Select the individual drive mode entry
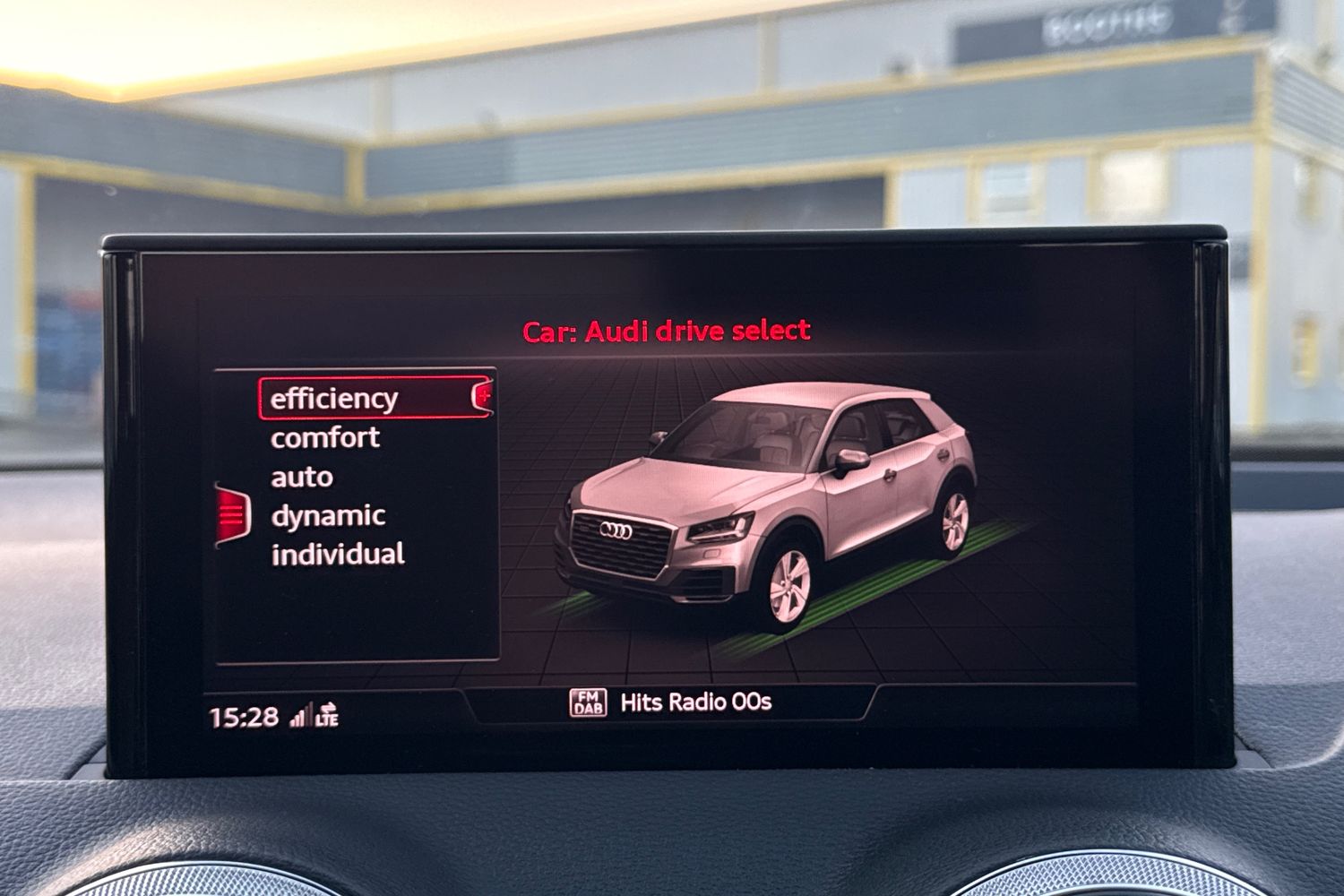 [x=337, y=555]
